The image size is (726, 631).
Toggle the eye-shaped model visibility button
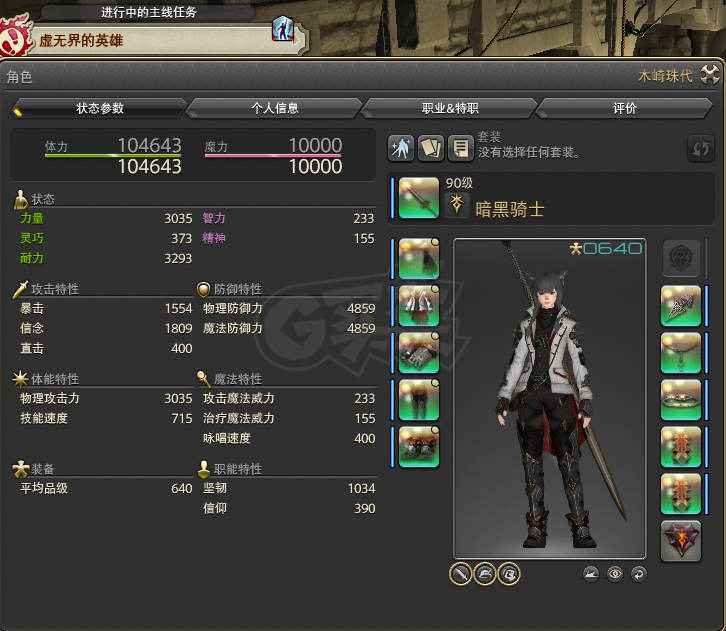tap(615, 574)
